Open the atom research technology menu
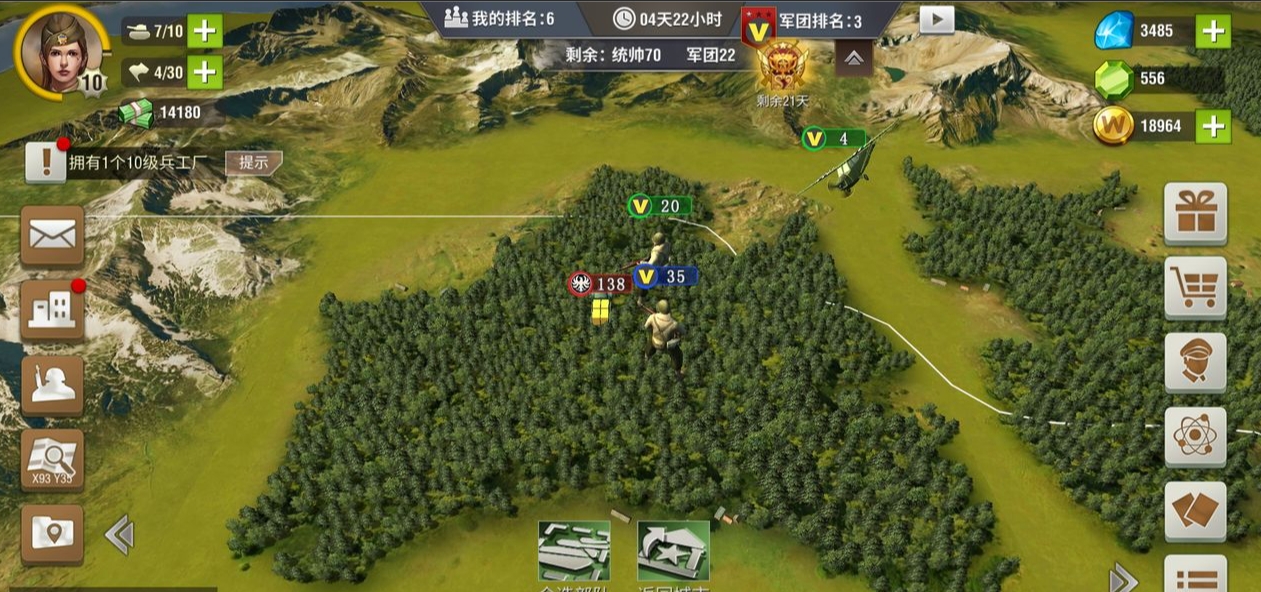This screenshot has height=592, width=1261. click(x=1195, y=437)
